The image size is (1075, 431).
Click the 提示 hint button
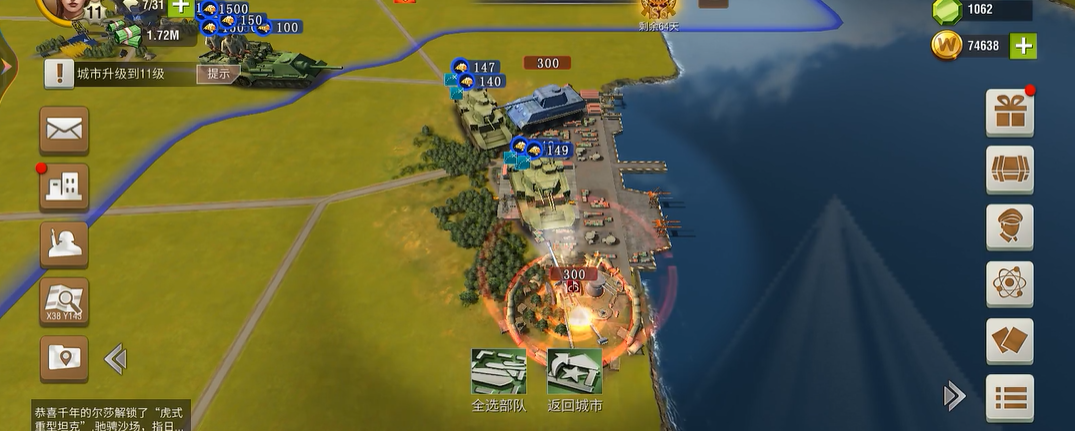pos(219,73)
